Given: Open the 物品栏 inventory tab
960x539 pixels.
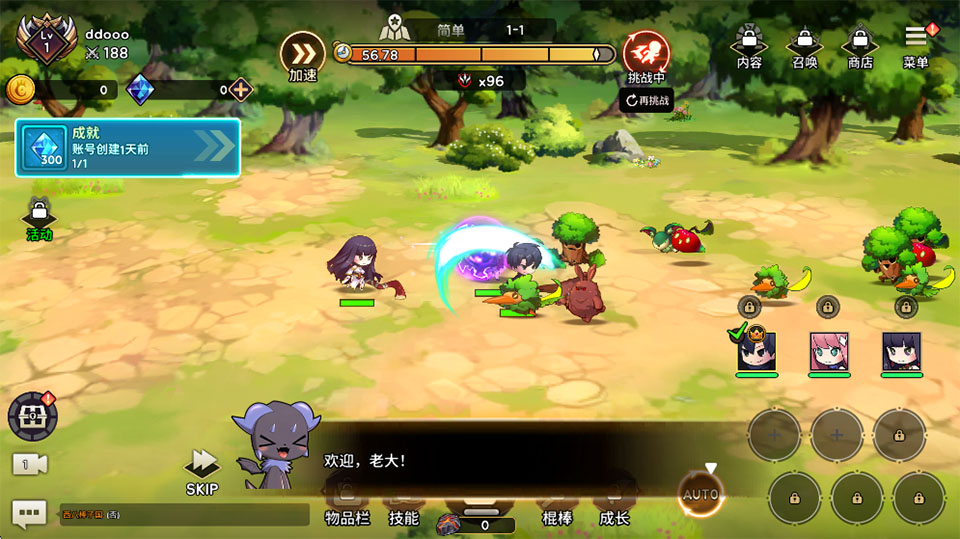Looking at the screenshot, I should (x=347, y=506).
